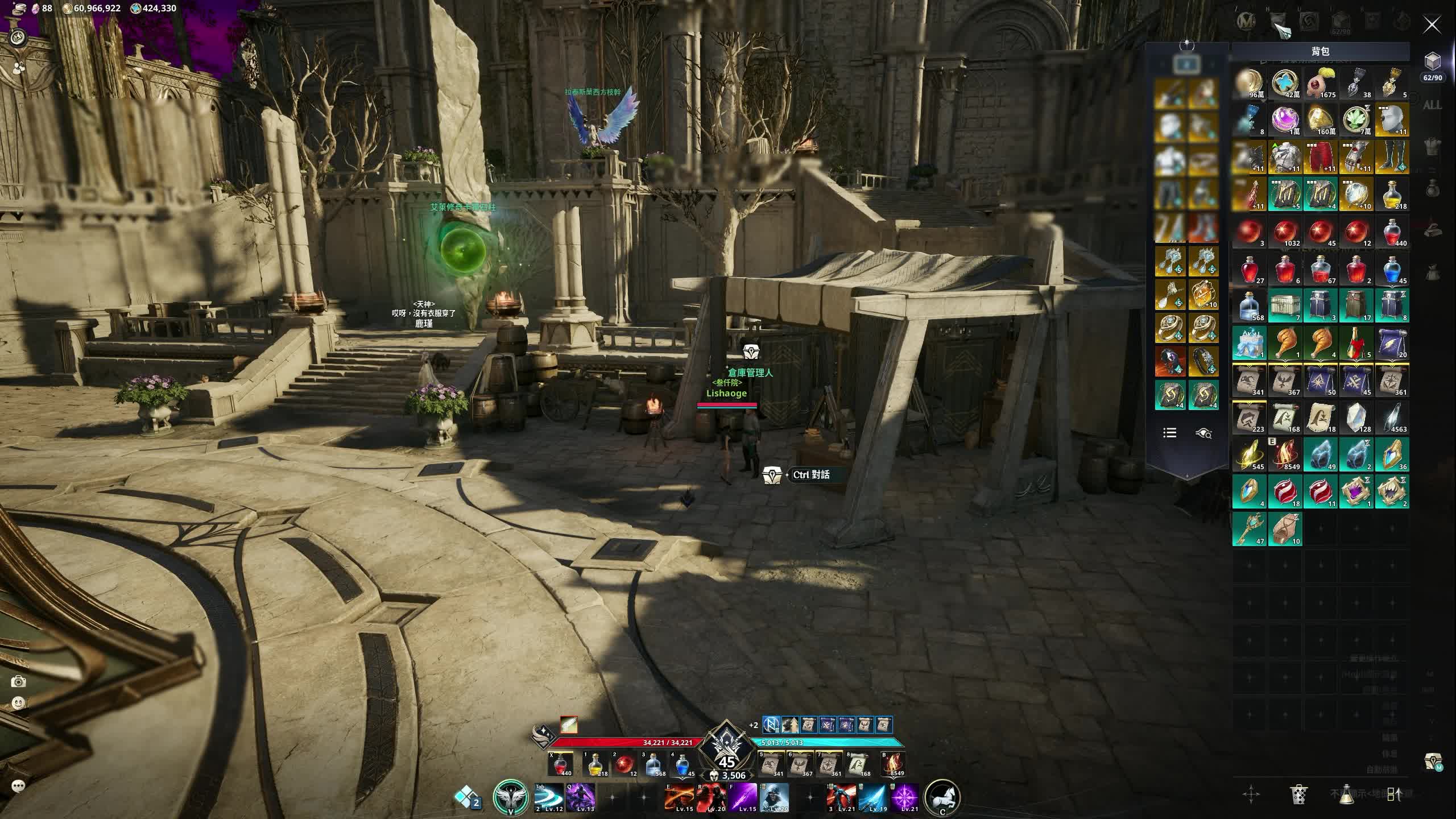Toggle the eye inspect icon under equipment
Screen dimensions: 1456x819
pyautogui.click(x=1203, y=433)
